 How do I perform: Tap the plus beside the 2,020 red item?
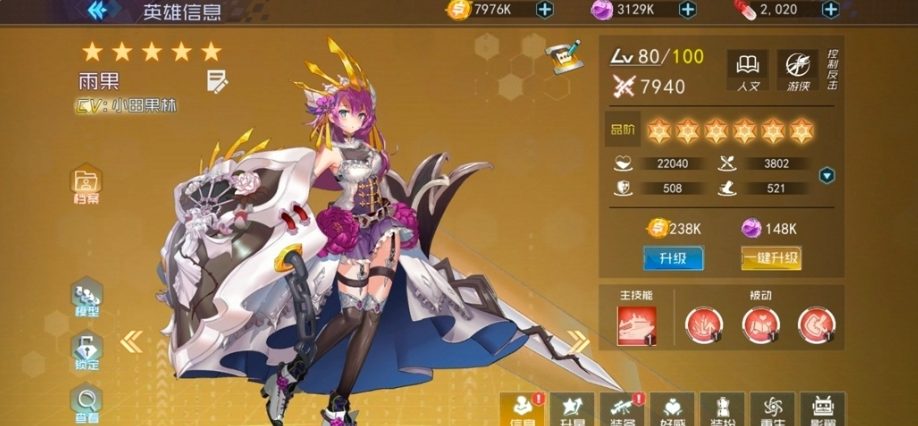point(827,10)
